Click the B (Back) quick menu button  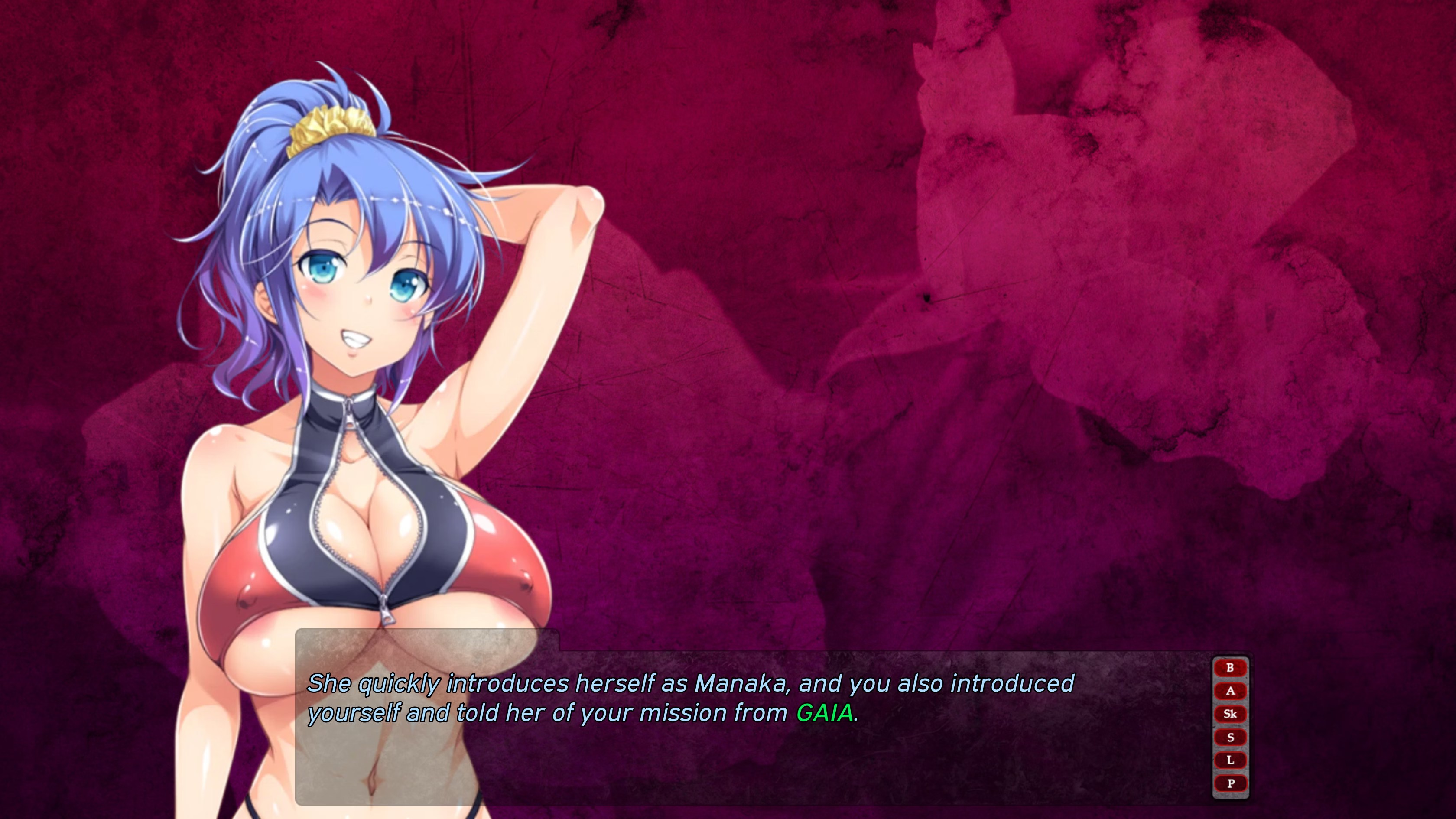(1230, 668)
